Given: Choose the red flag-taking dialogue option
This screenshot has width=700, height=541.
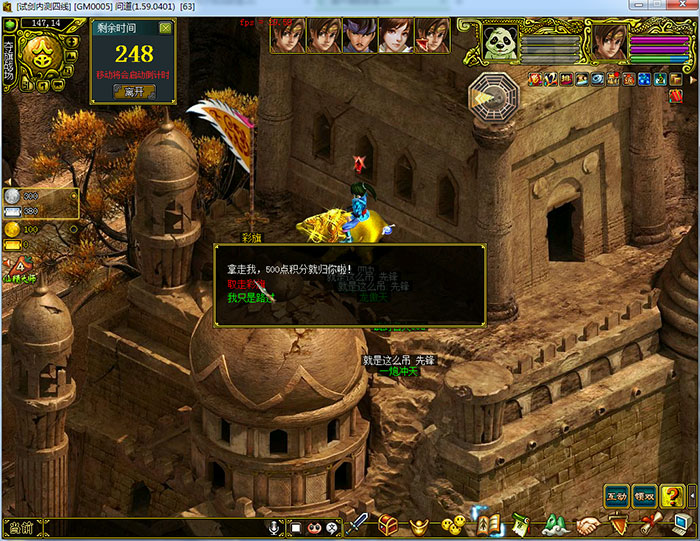Looking at the screenshot, I should (x=247, y=283).
